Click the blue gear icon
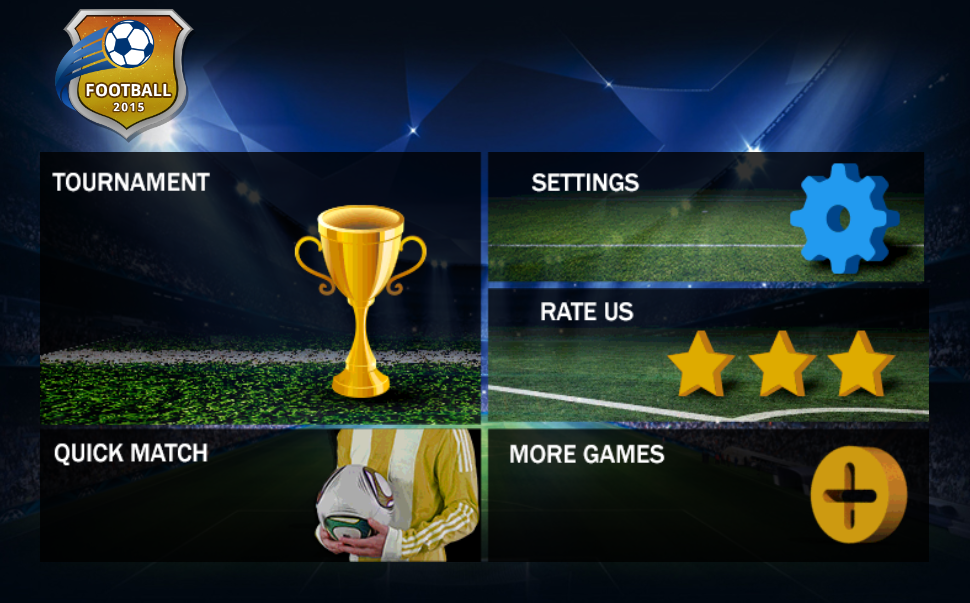 (839, 218)
